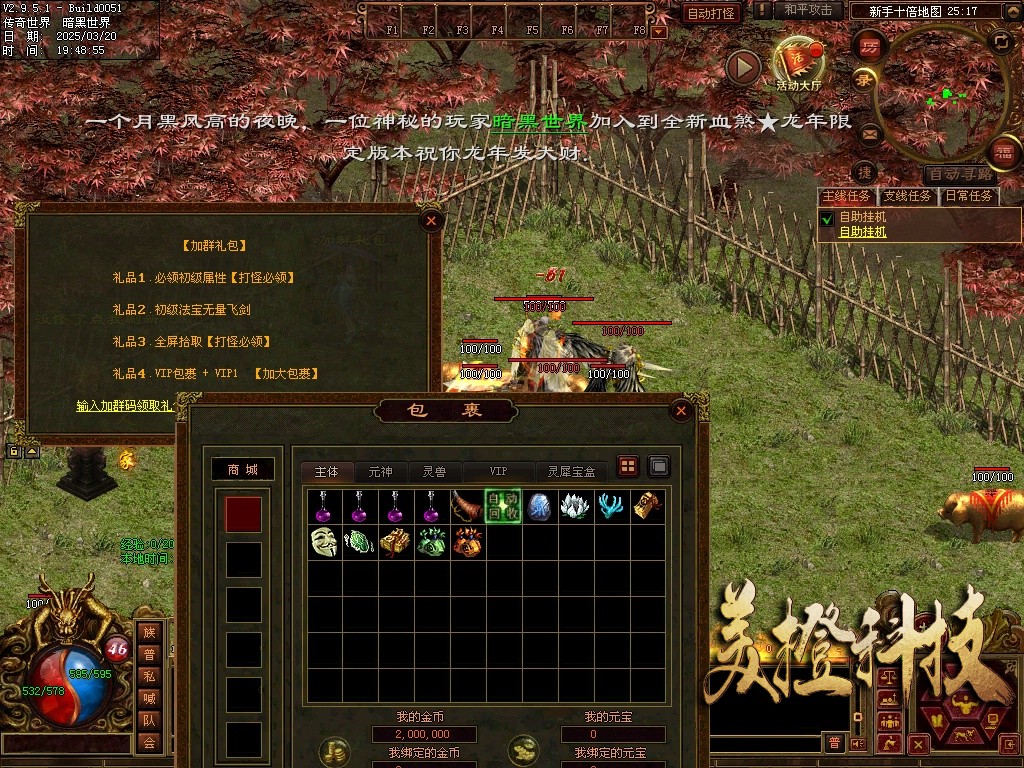Click the horn item in the bag

click(x=467, y=506)
